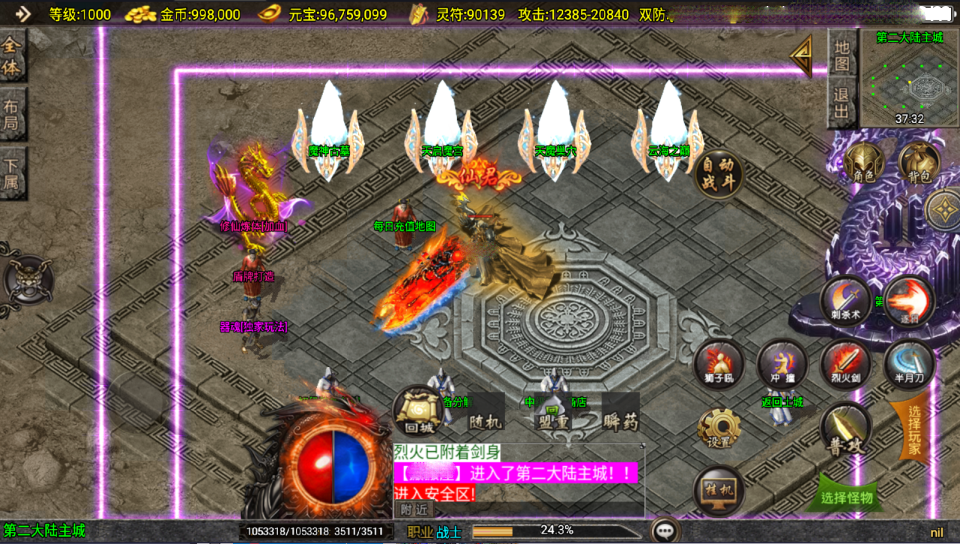Activate the 刺杀术 skill
The height and width of the screenshot is (544, 960).
coord(845,301)
